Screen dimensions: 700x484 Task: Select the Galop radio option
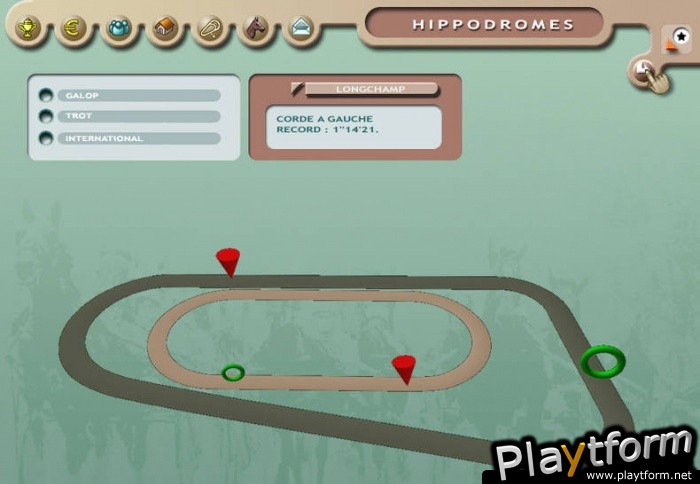click(x=46, y=96)
